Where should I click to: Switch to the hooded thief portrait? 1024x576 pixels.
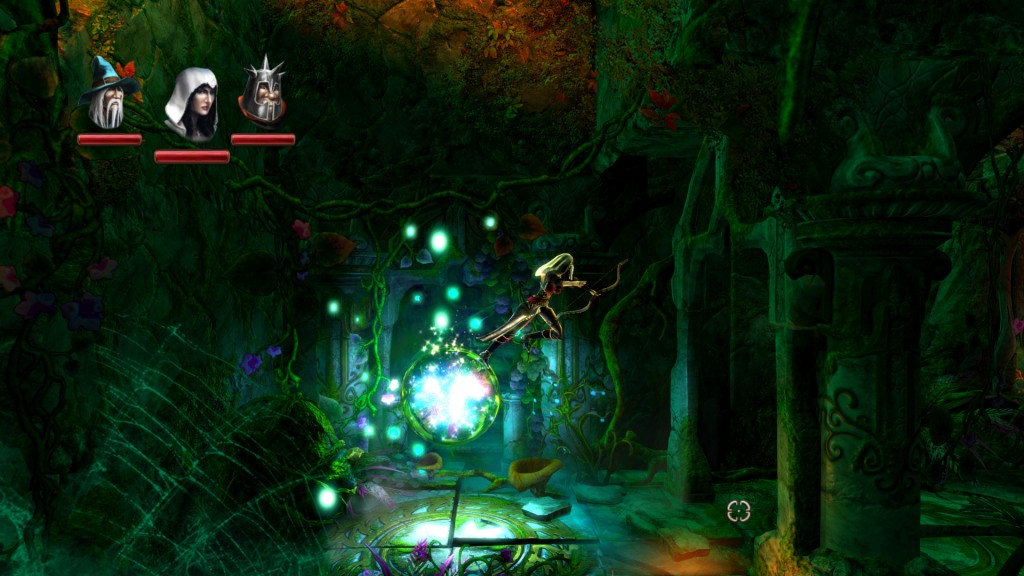[192, 104]
